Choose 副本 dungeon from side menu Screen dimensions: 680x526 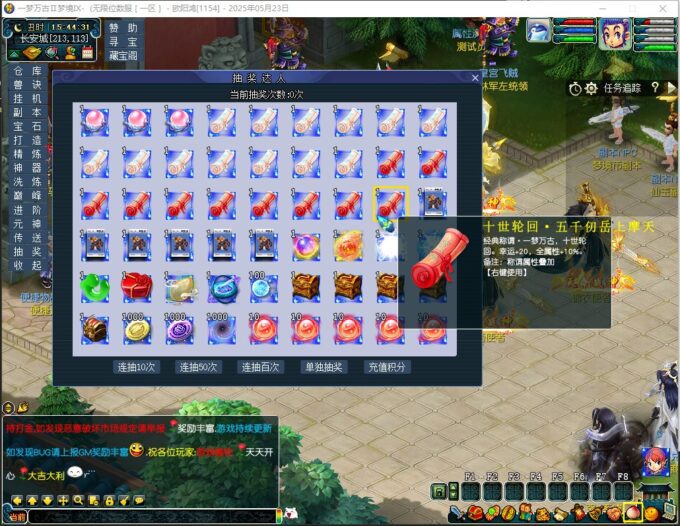(x=27, y=113)
